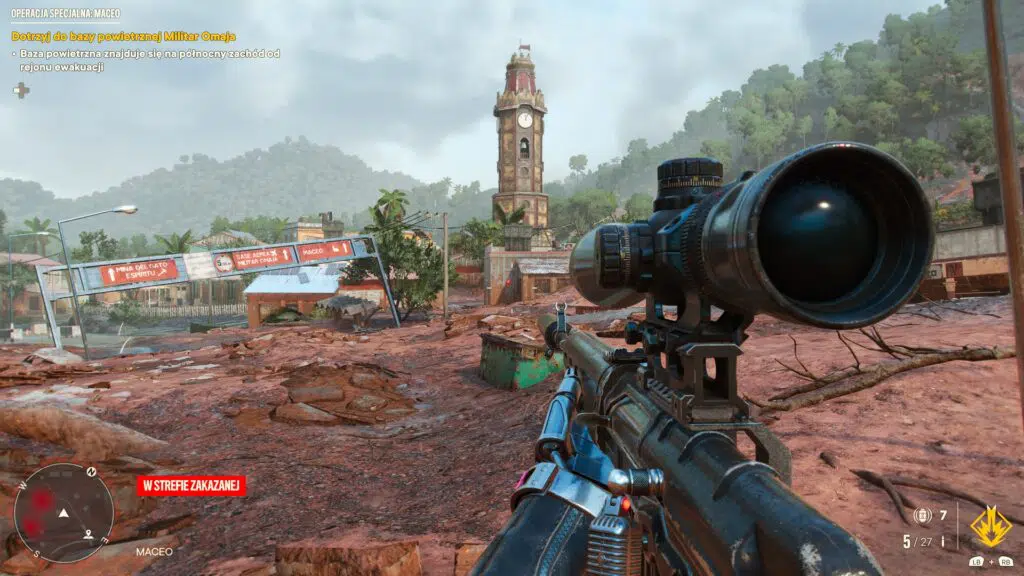Open the circular minimap
Image resolution: width=1024 pixels, height=576 pixels.
click(x=63, y=513)
